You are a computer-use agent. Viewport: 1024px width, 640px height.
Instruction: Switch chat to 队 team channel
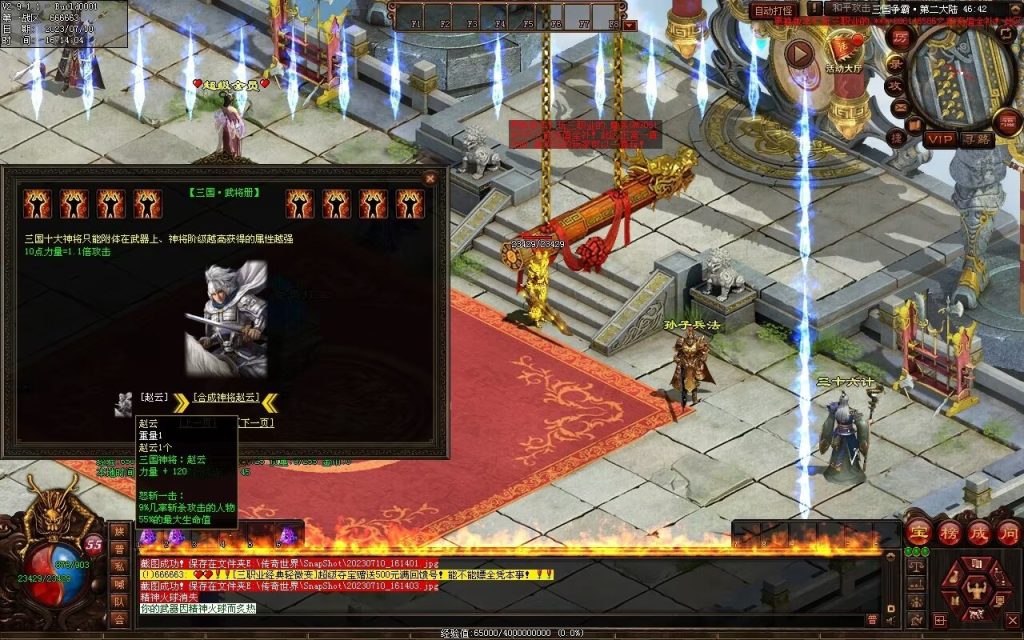tap(119, 601)
